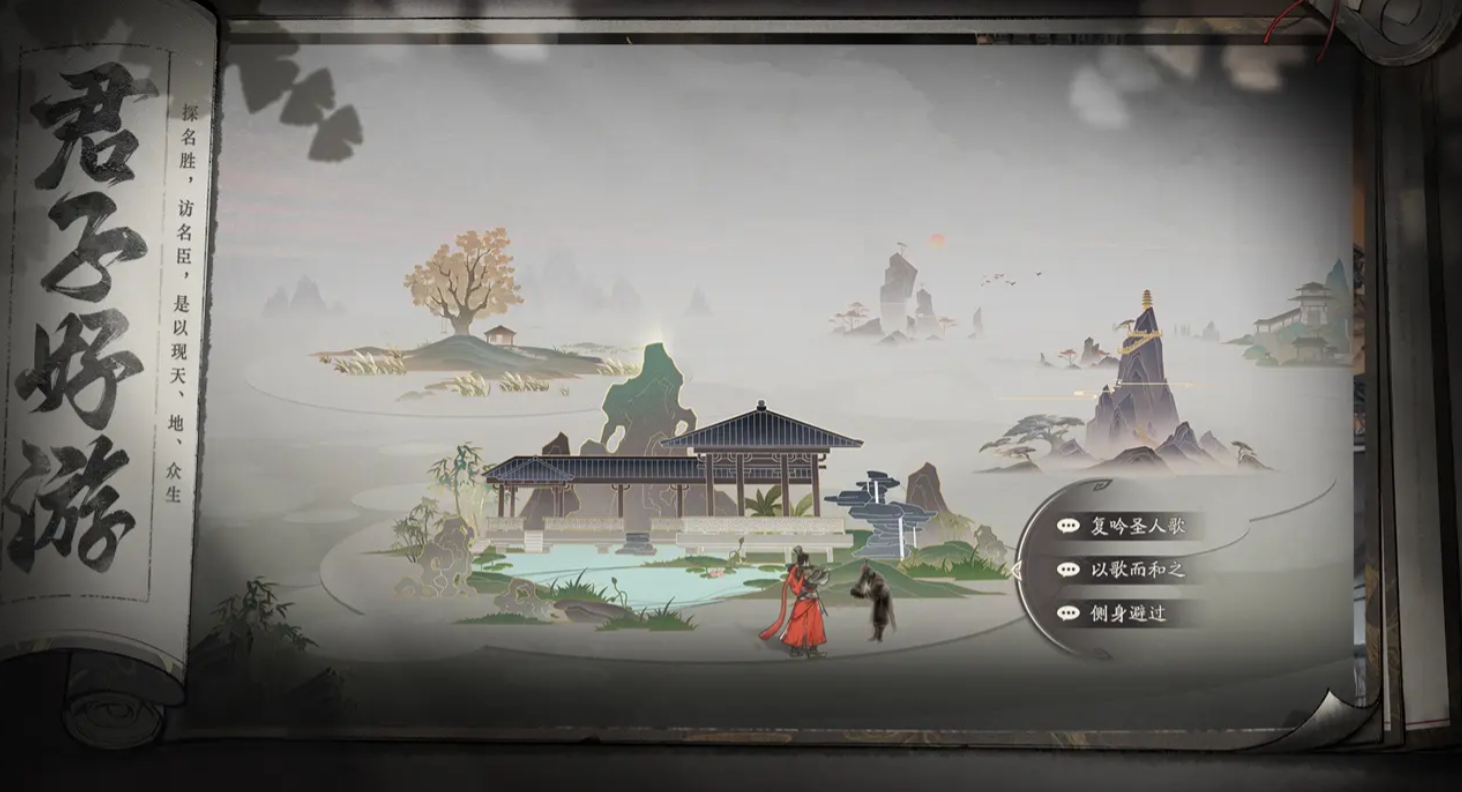Screen dimensions: 1462x792
Task: Click the red setting sun in the sky
Action: tap(937, 241)
